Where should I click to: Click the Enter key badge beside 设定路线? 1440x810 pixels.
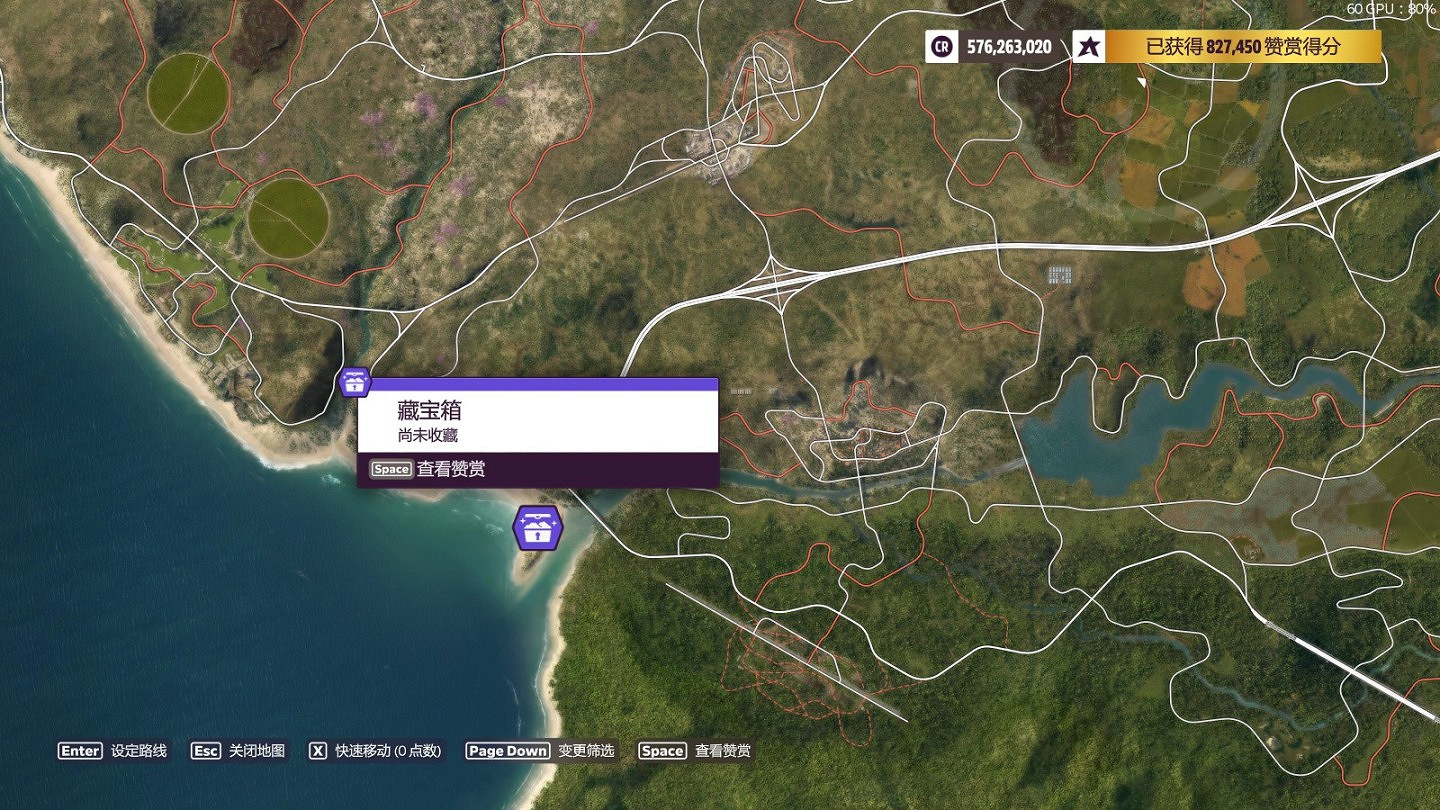pyautogui.click(x=79, y=750)
